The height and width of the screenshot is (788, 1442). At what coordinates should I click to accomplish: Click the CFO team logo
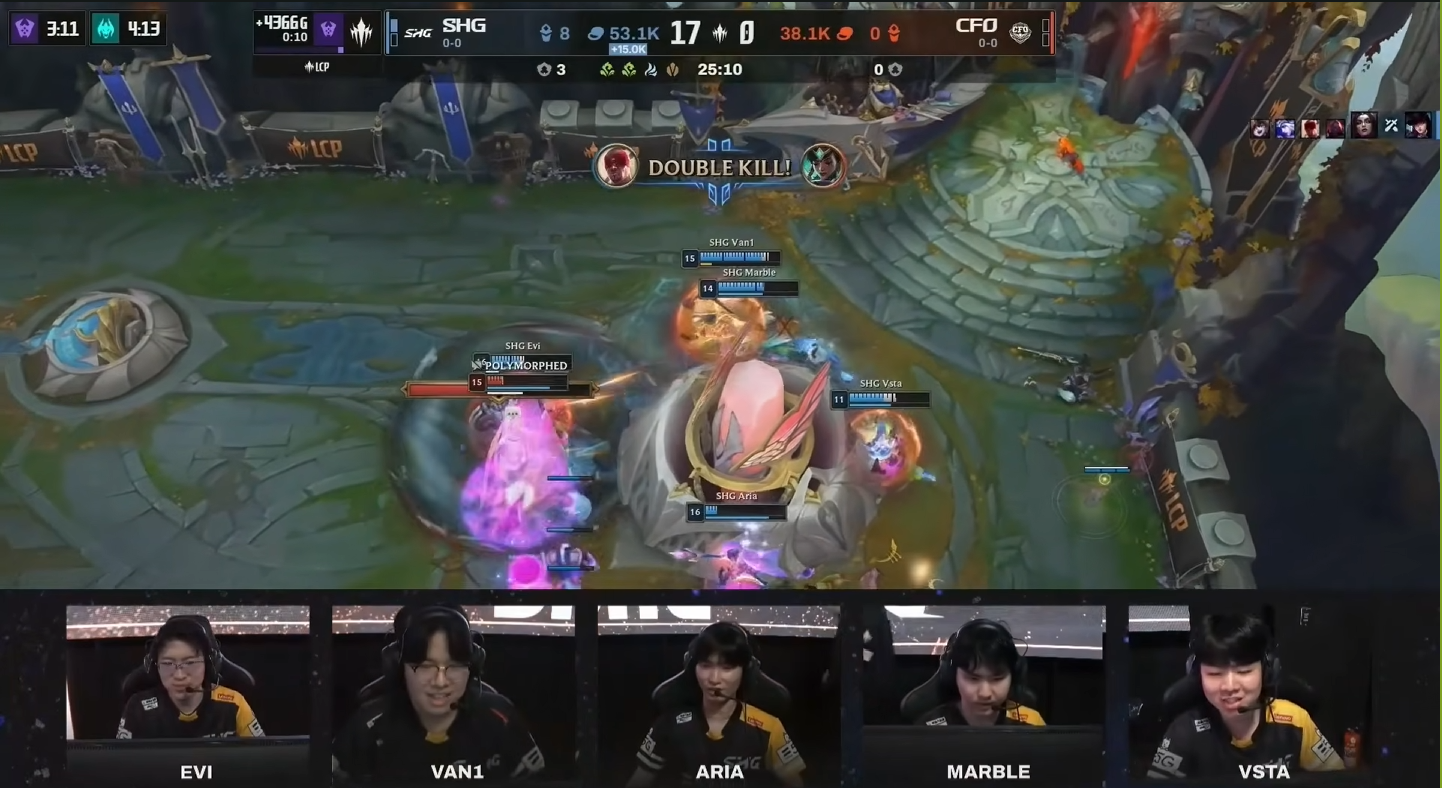tap(1019, 34)
